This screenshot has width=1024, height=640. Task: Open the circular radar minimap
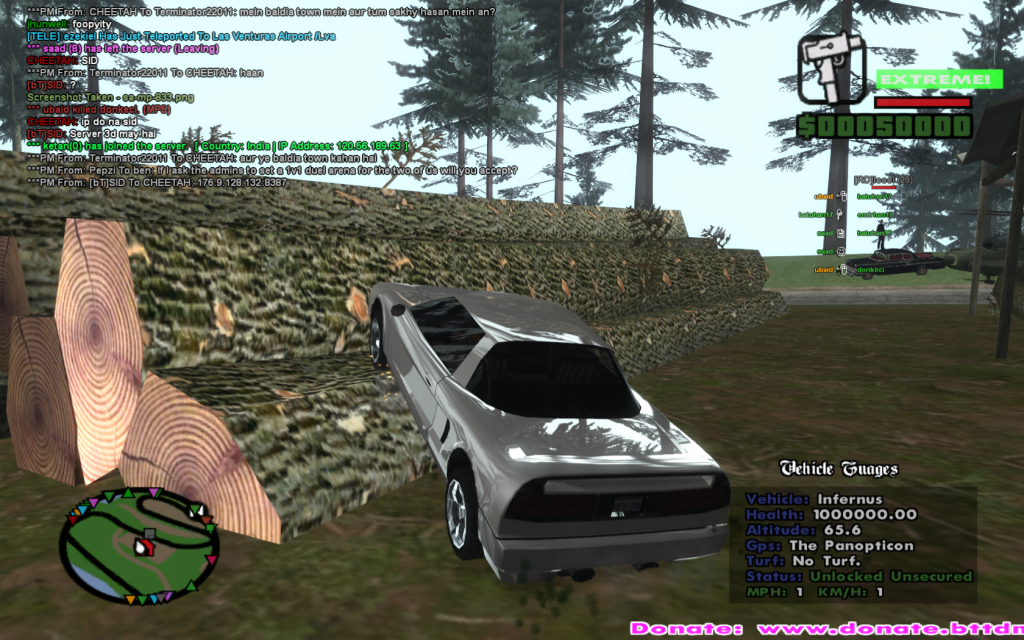point(138,545)
